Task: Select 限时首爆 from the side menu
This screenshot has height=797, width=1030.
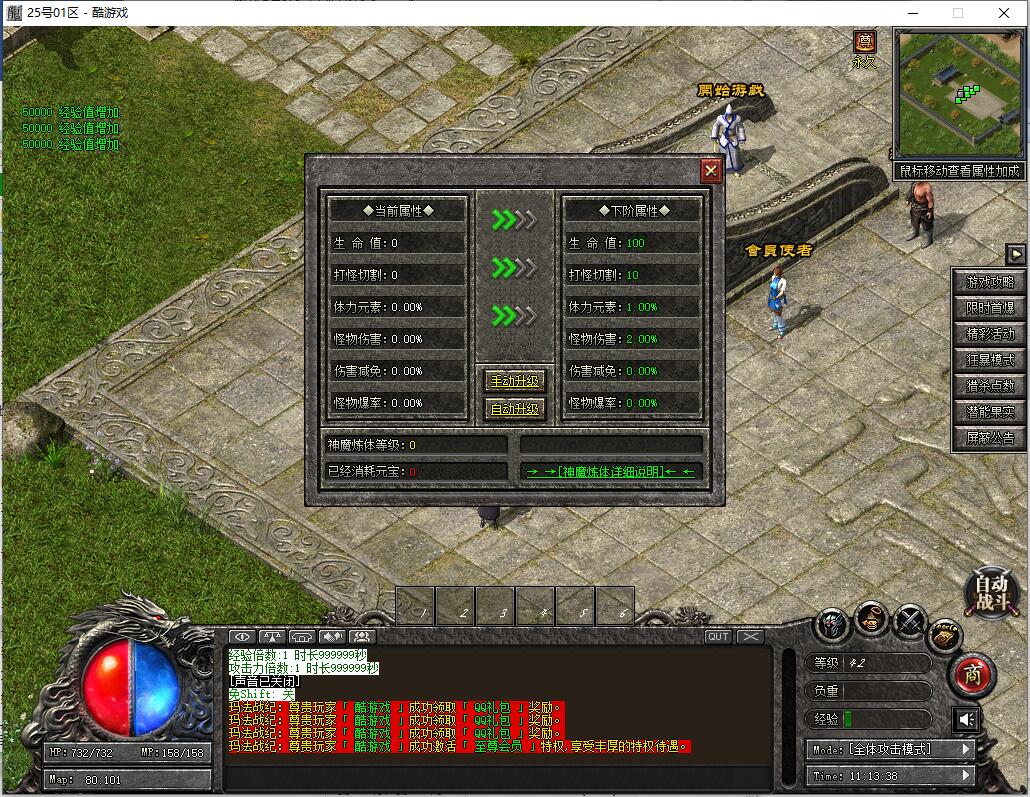Action: 989,308
